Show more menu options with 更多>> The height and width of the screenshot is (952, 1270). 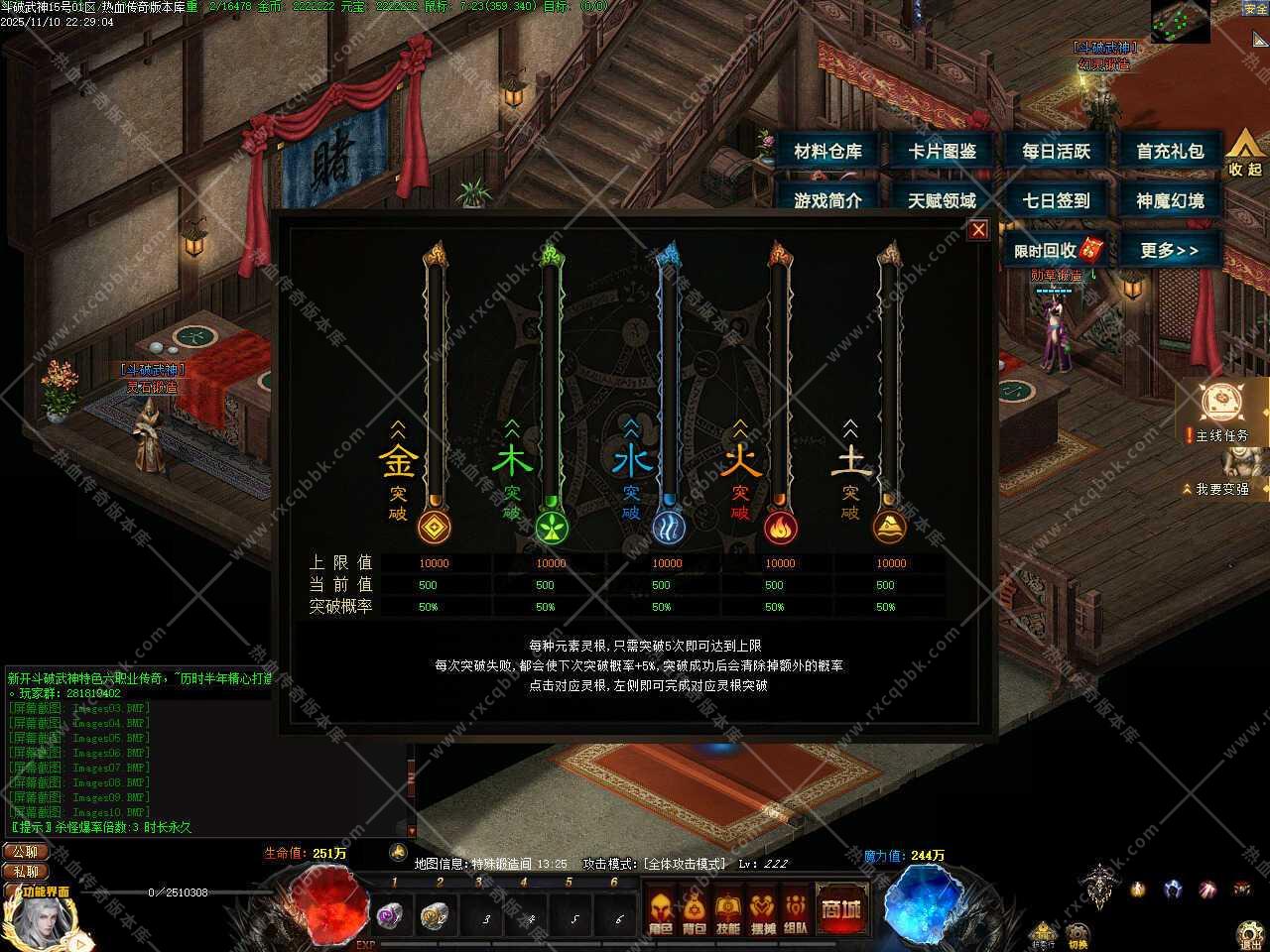pos(1169,250)
